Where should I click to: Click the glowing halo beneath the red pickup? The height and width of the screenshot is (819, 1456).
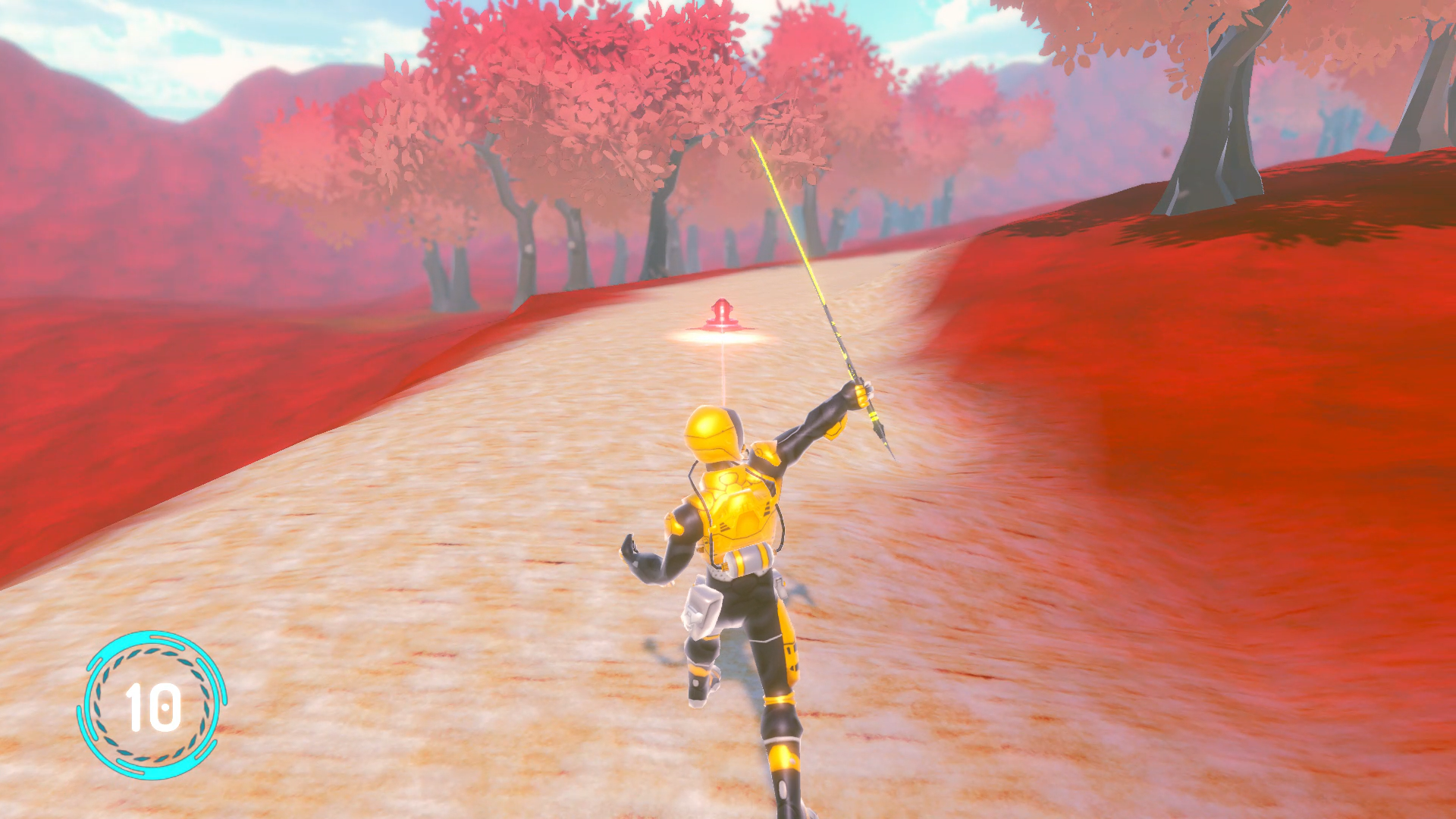[719, 337]
